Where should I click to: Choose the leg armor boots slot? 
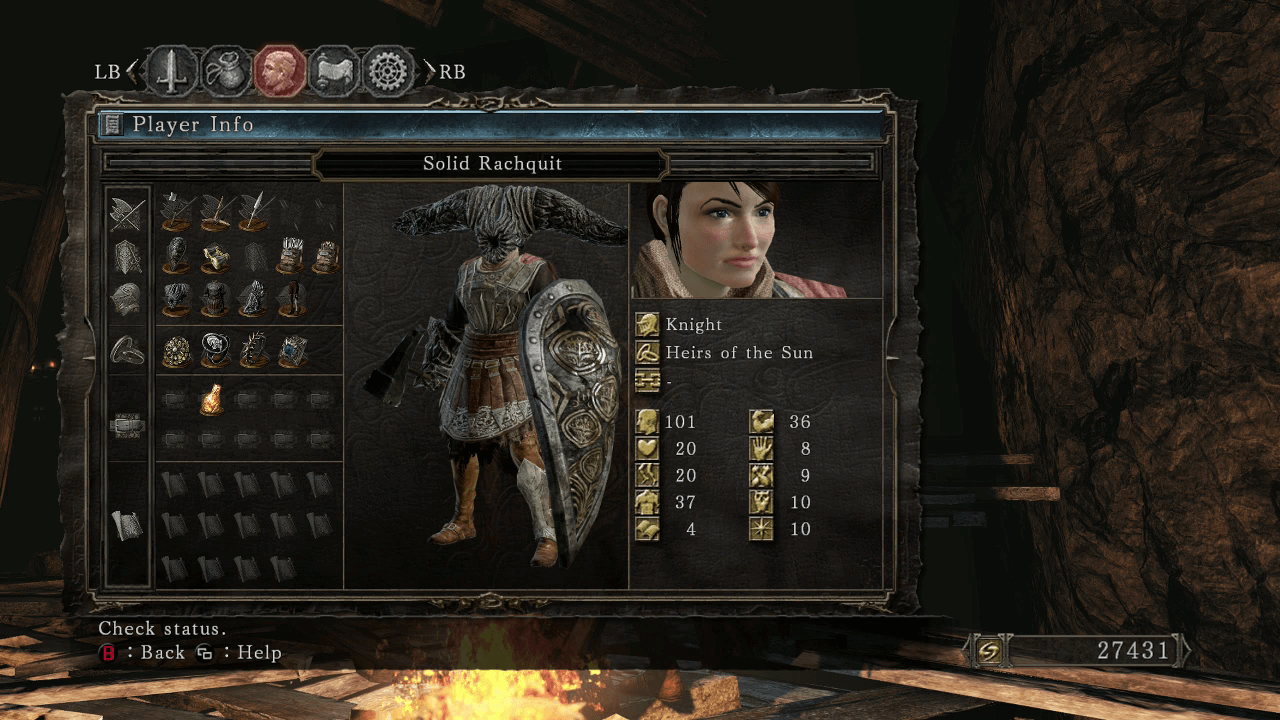(292, 297)
